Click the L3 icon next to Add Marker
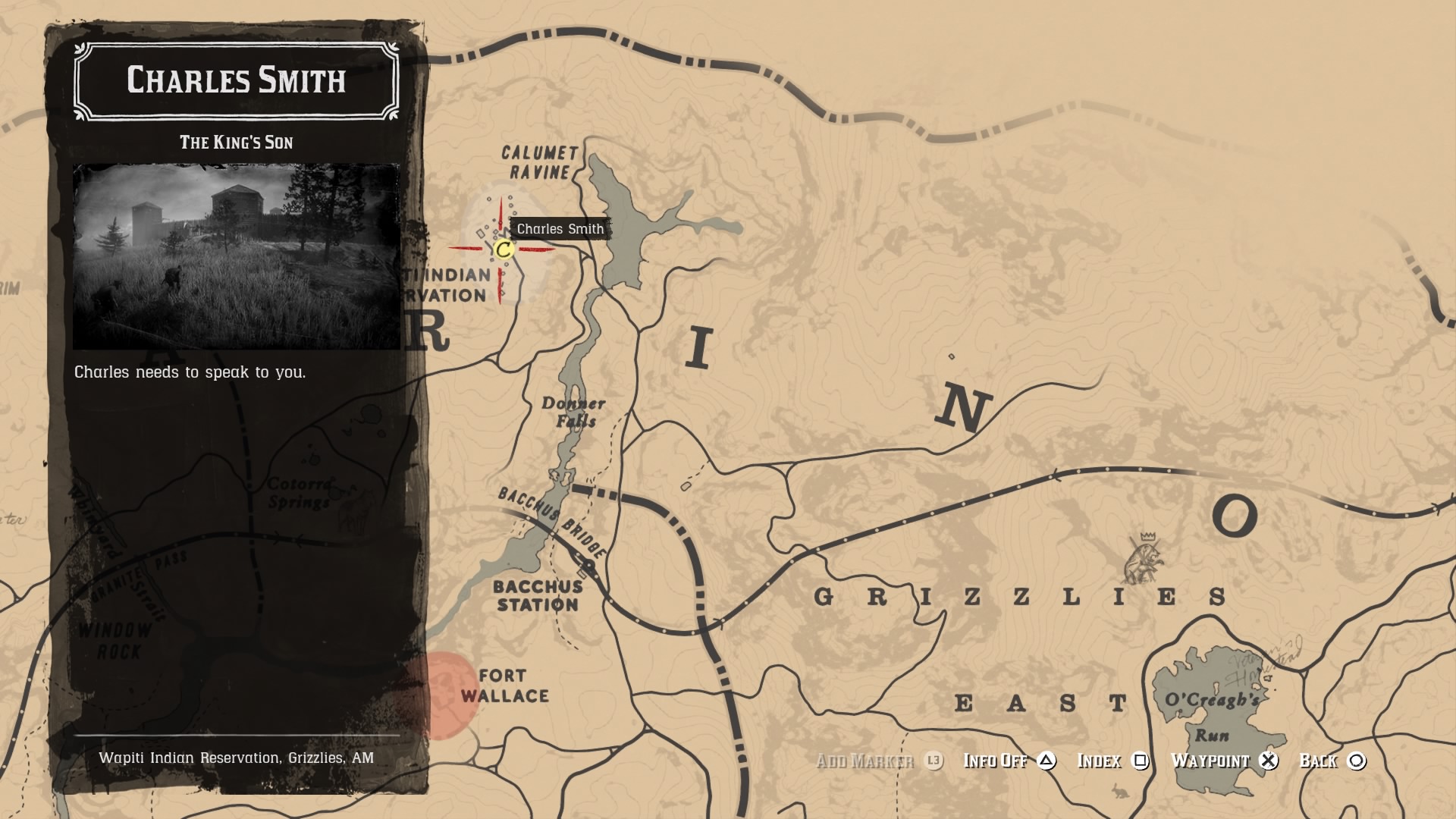1456x819 pixels. tap(934, 761)
